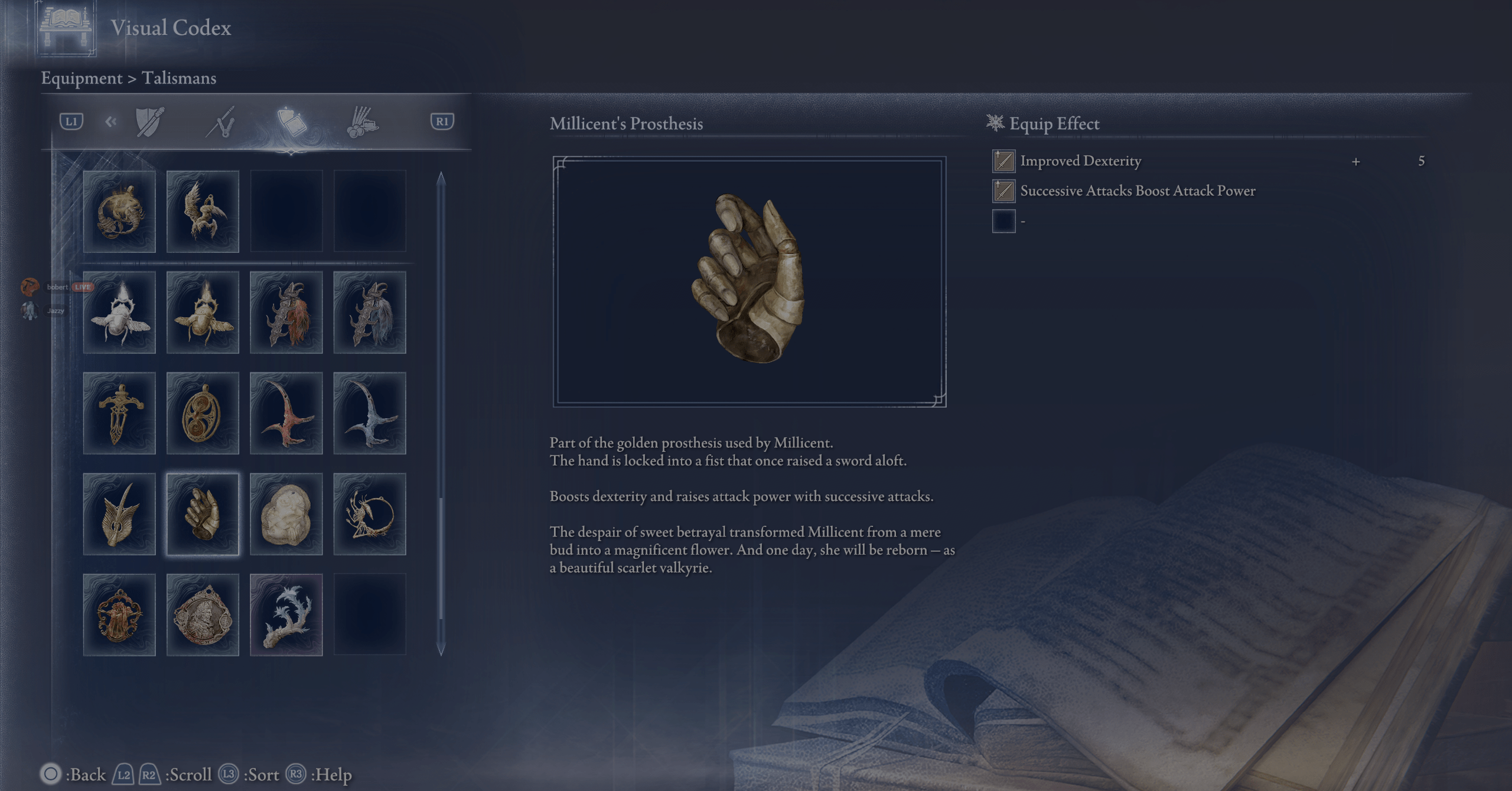
Task: Open bobert's LIVE stream overlay entry
Action: 58,287
